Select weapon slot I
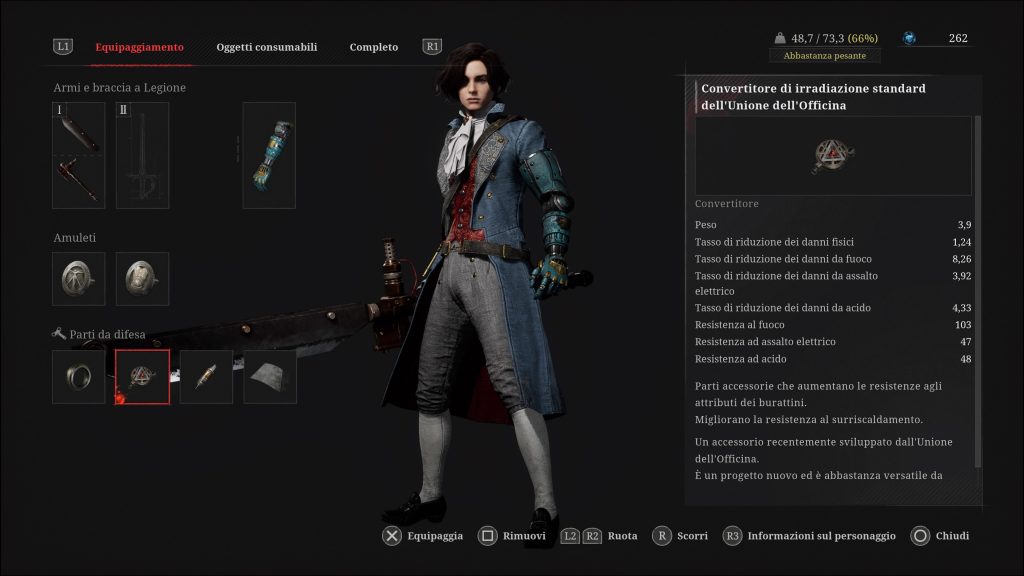1024x576 pixels. click(79, 155)
